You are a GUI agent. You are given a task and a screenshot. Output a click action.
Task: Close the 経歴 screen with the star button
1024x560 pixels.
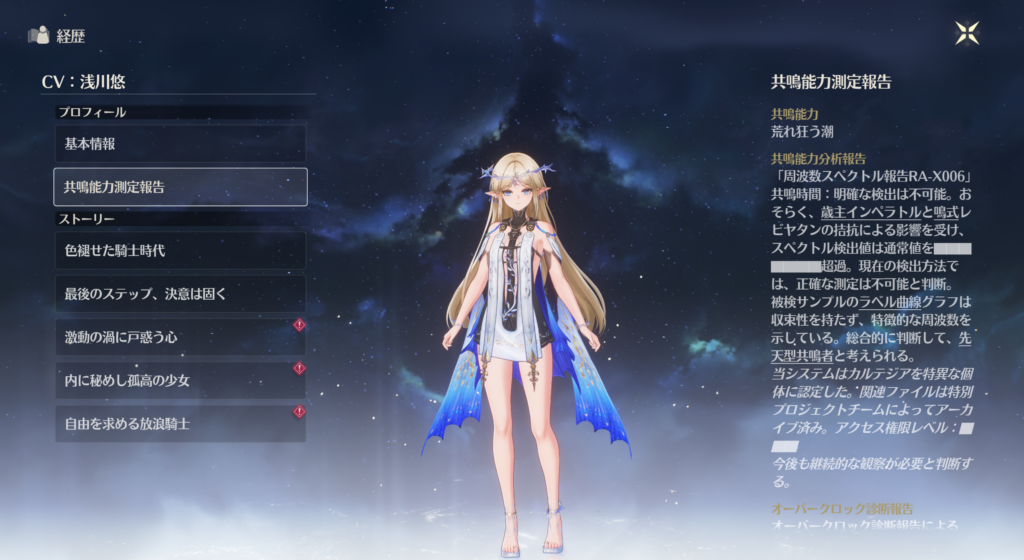(x=967, y=33)
